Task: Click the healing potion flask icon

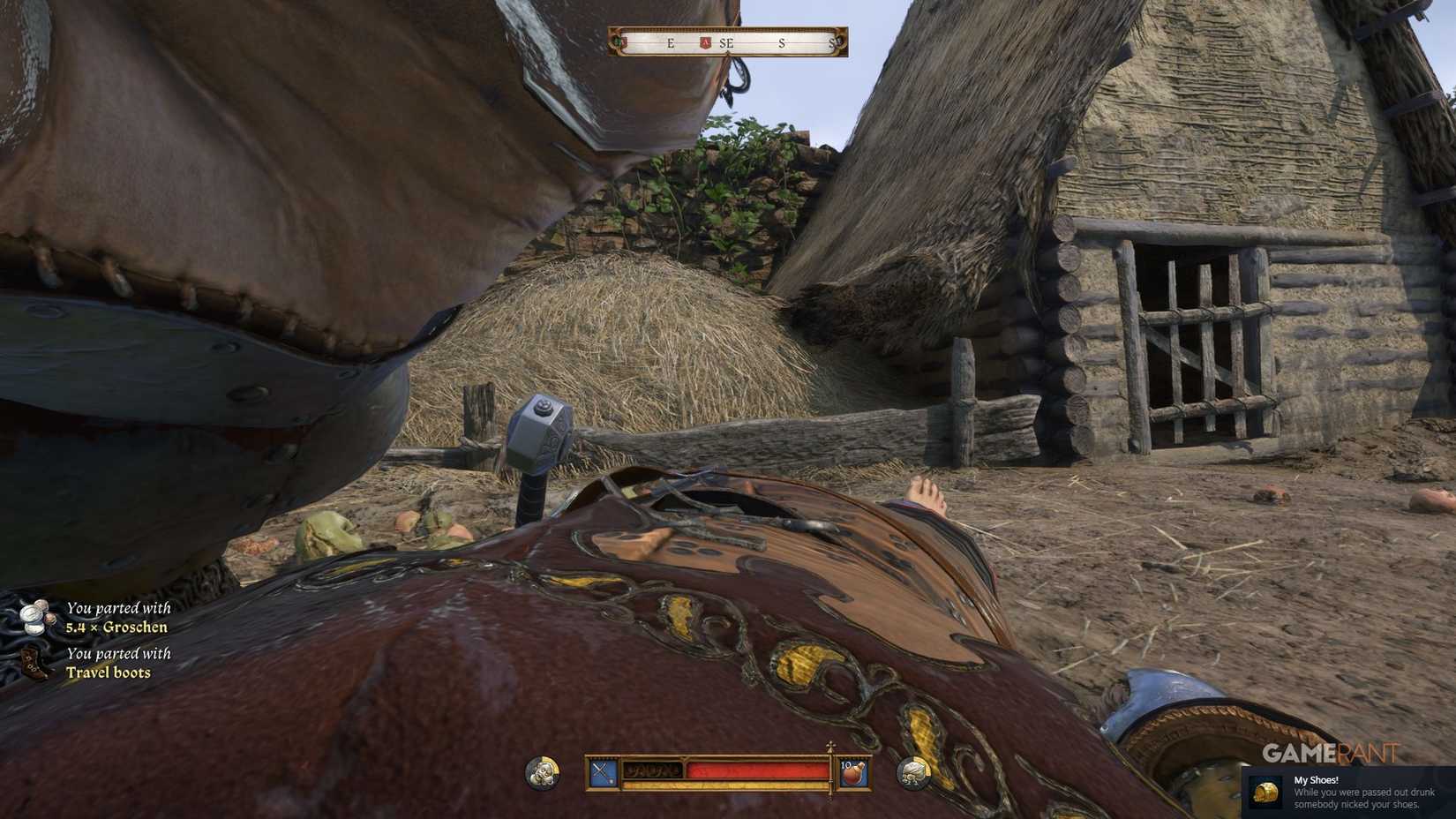Action: (x=853, y=772)
